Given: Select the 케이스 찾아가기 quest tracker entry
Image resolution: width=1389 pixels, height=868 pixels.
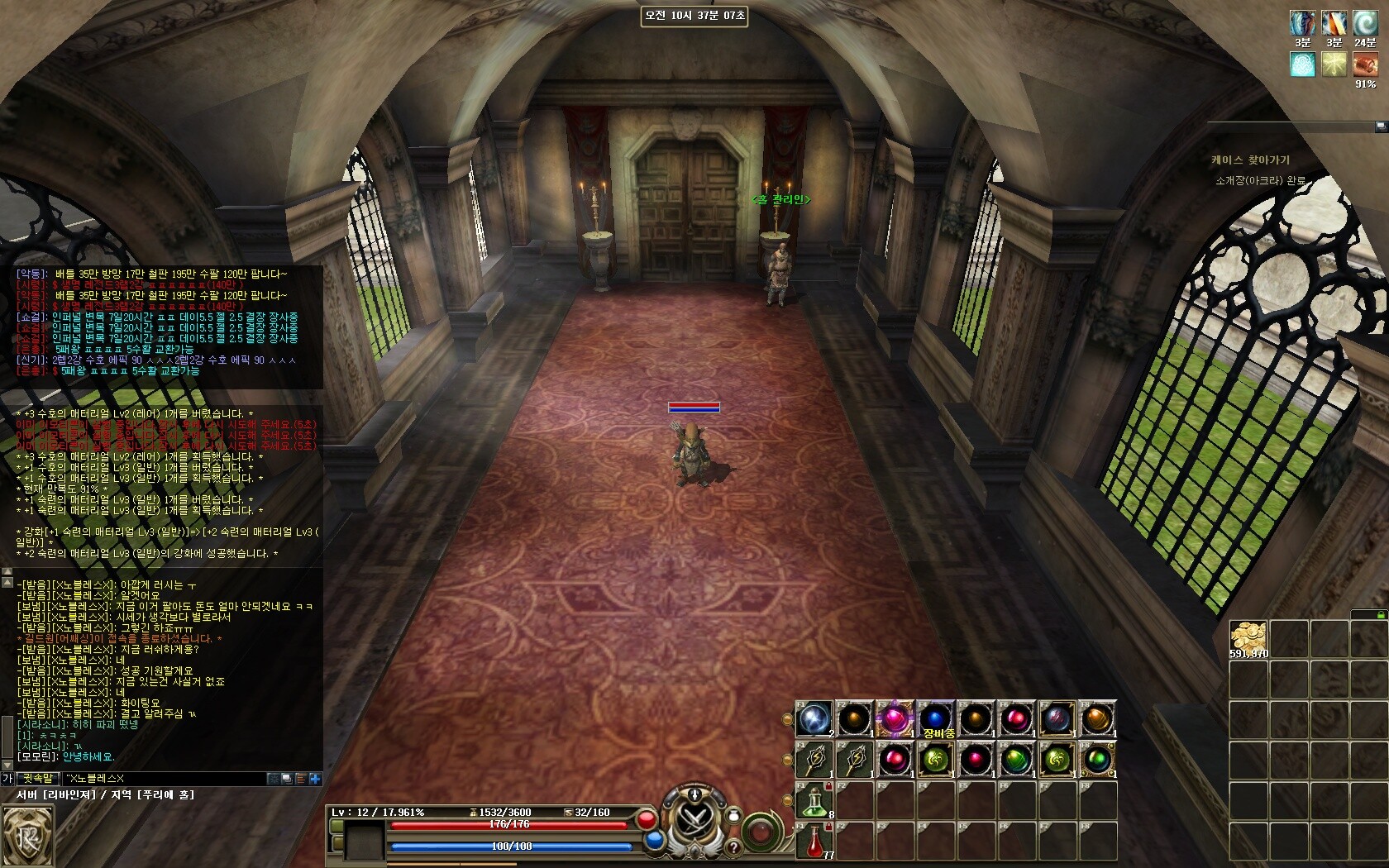Looking at the screenshot, I should 1250,160.
